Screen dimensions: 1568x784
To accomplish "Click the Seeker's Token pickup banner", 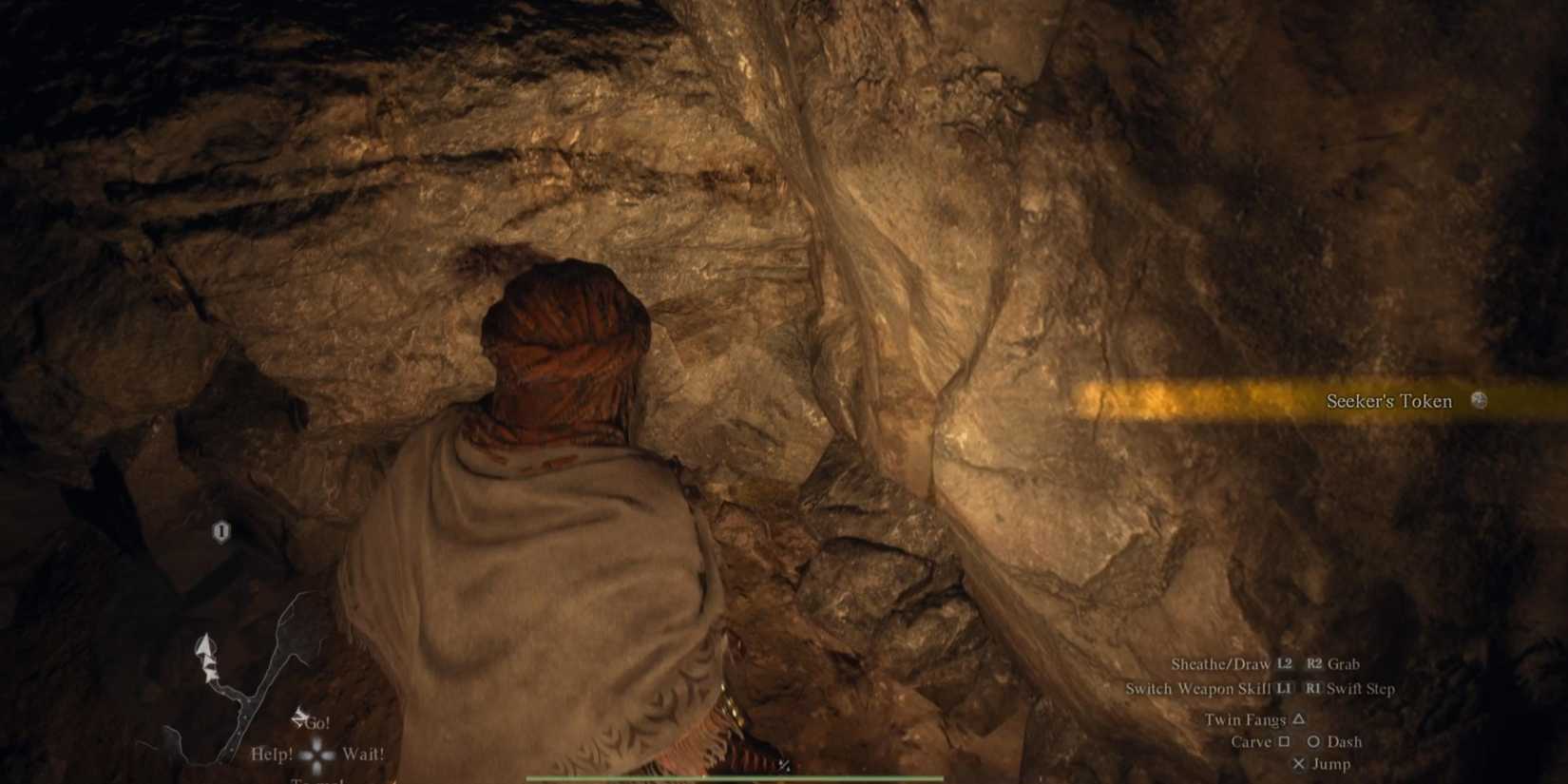I will (x=1330, y=401).
